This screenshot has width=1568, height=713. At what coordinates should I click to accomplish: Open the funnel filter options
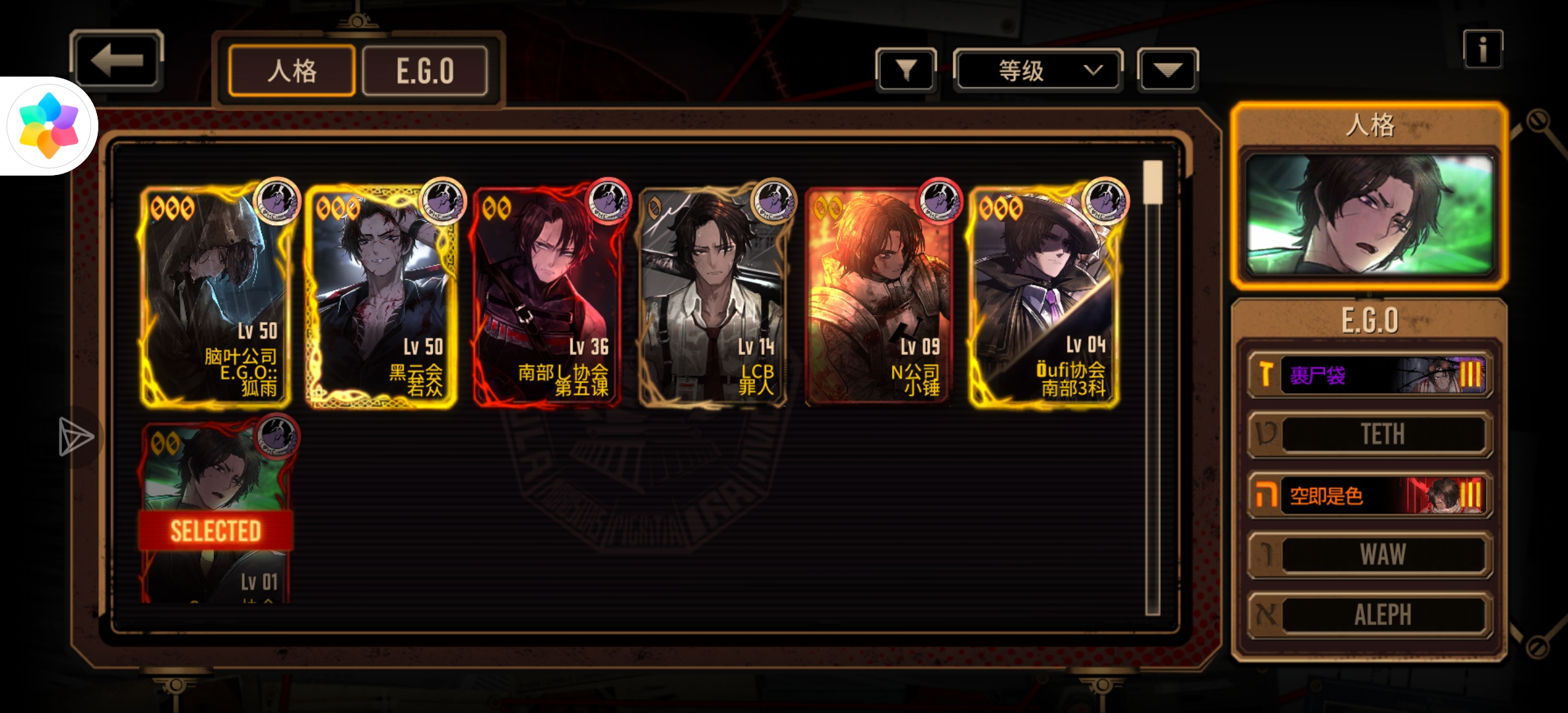click(x=905, y=69)
